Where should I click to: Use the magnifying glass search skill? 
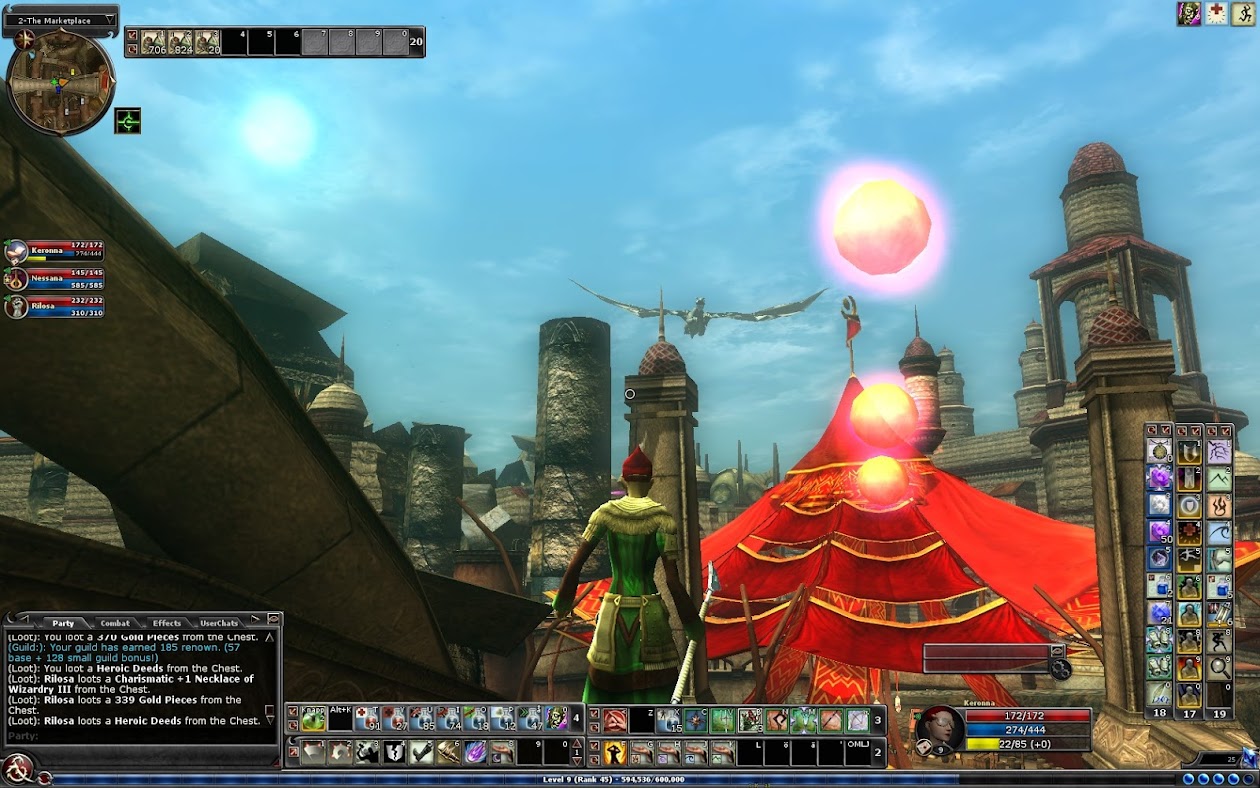coord(1219,667)
